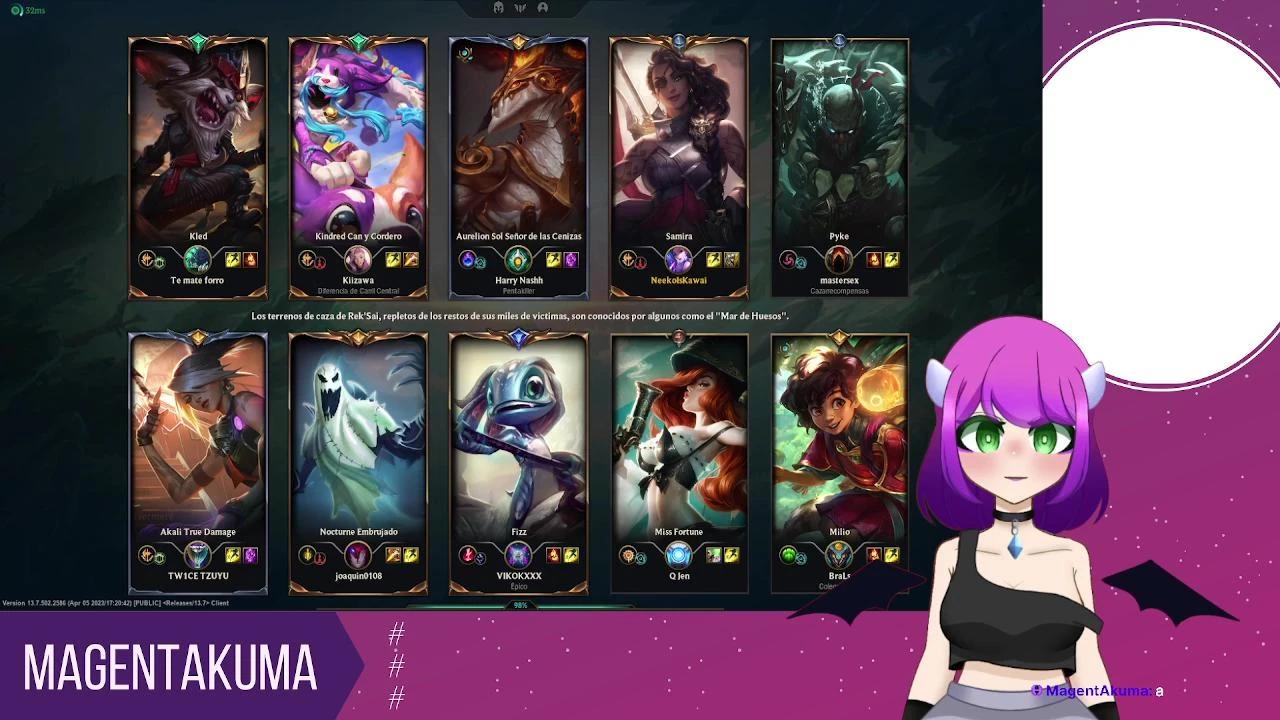Viewport: 1280px width, 720px height.
Task: Select the Flash spell icon on Kled's card
Action: [233, 259]
